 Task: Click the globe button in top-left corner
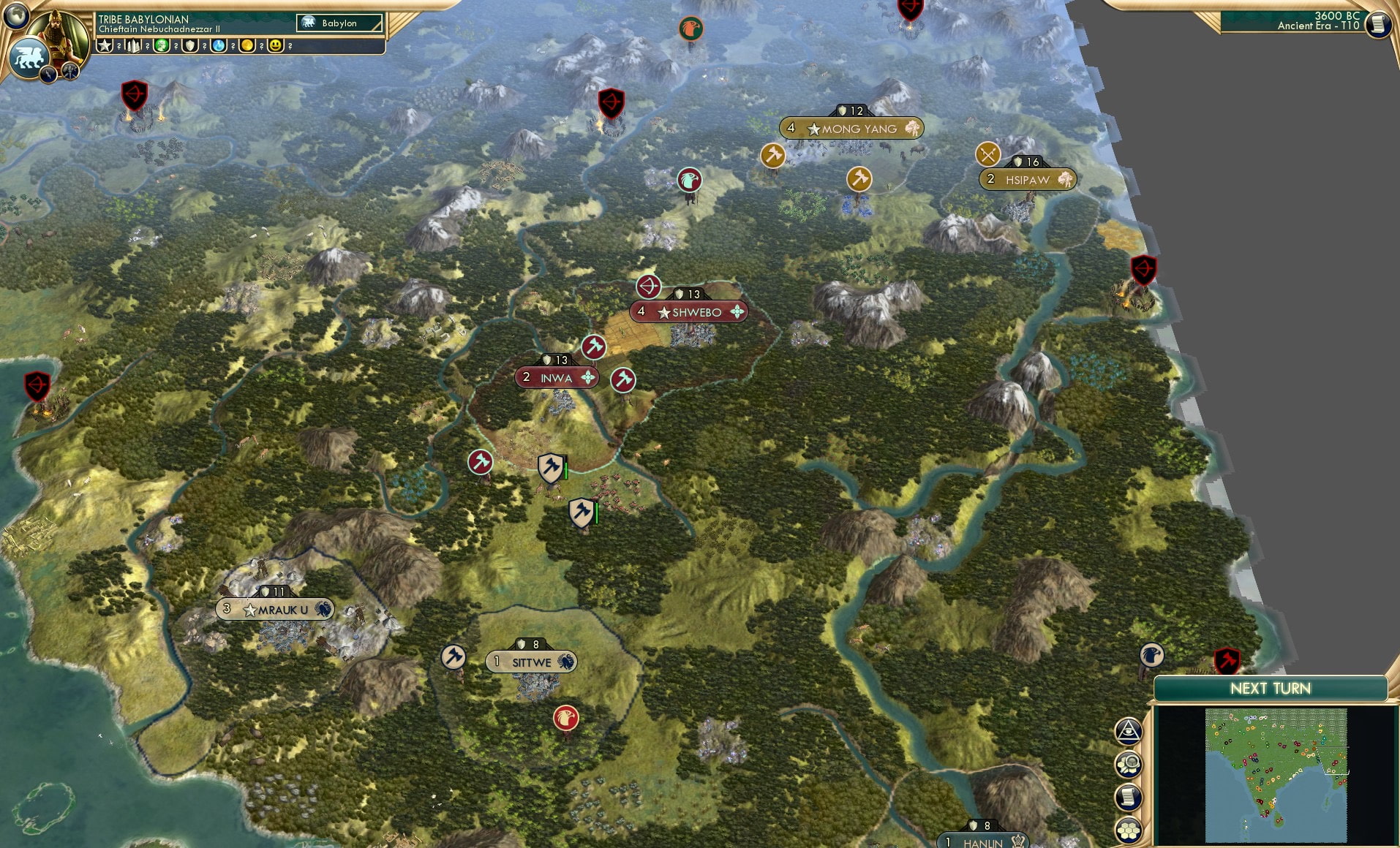tap(18, 18)
